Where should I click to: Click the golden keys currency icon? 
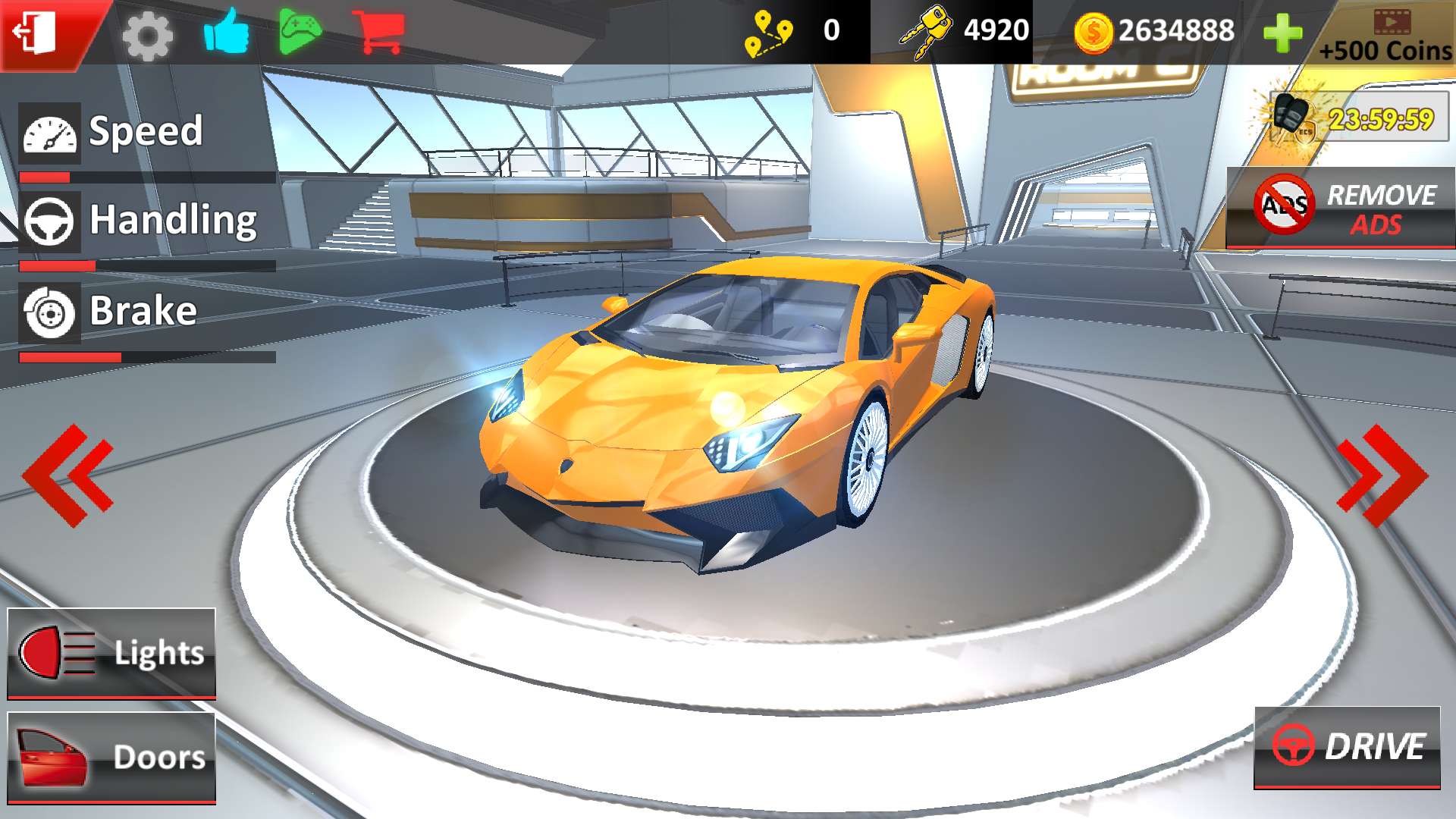coord(924,32)
